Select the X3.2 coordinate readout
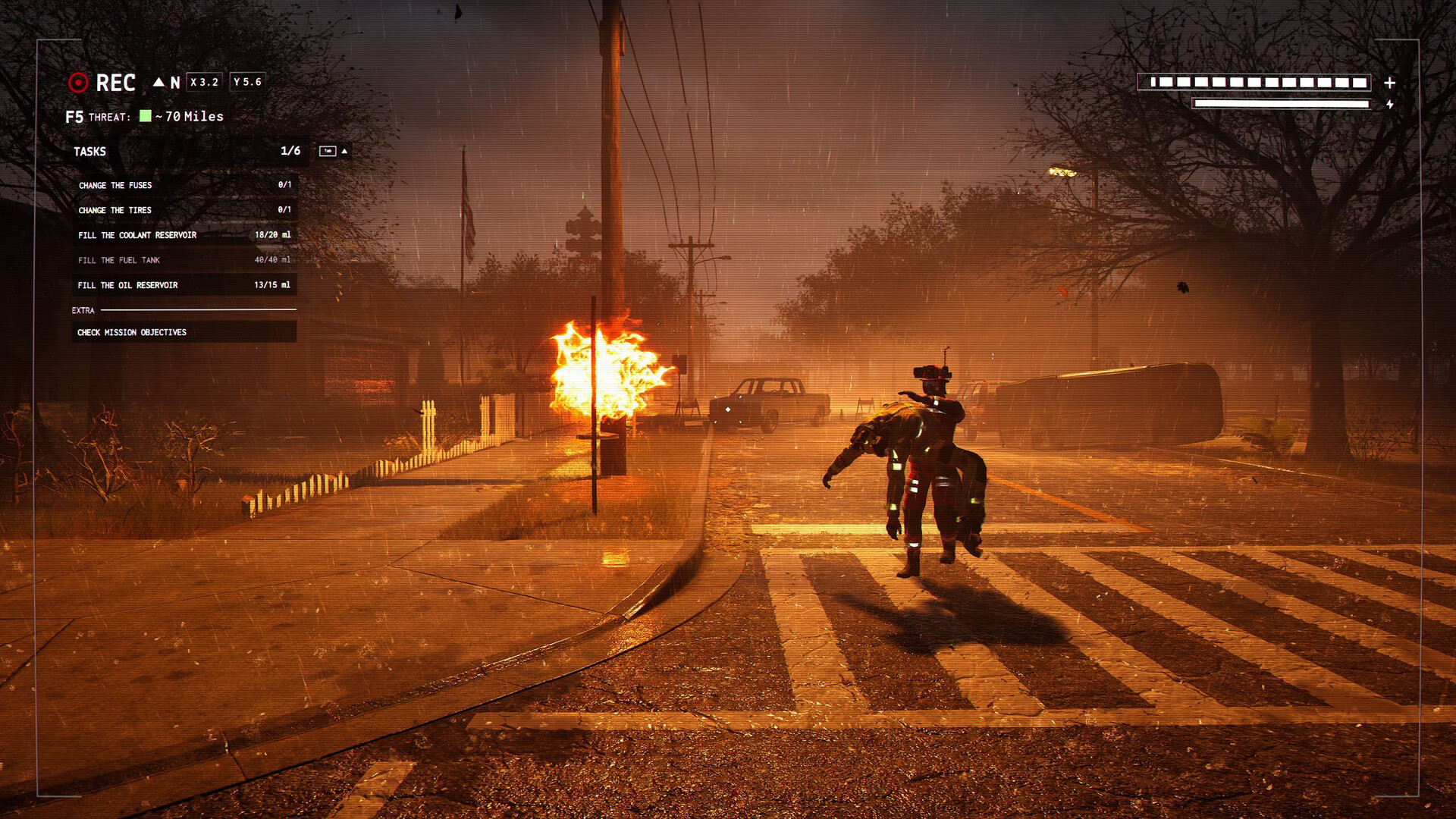This screenshot has width=1456, height=819. (204, 82)
